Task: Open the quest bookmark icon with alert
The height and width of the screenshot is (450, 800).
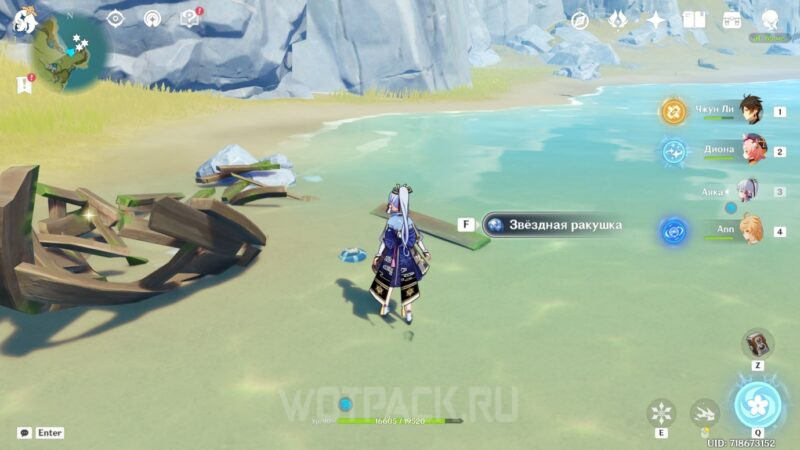Action: (24, 85)
